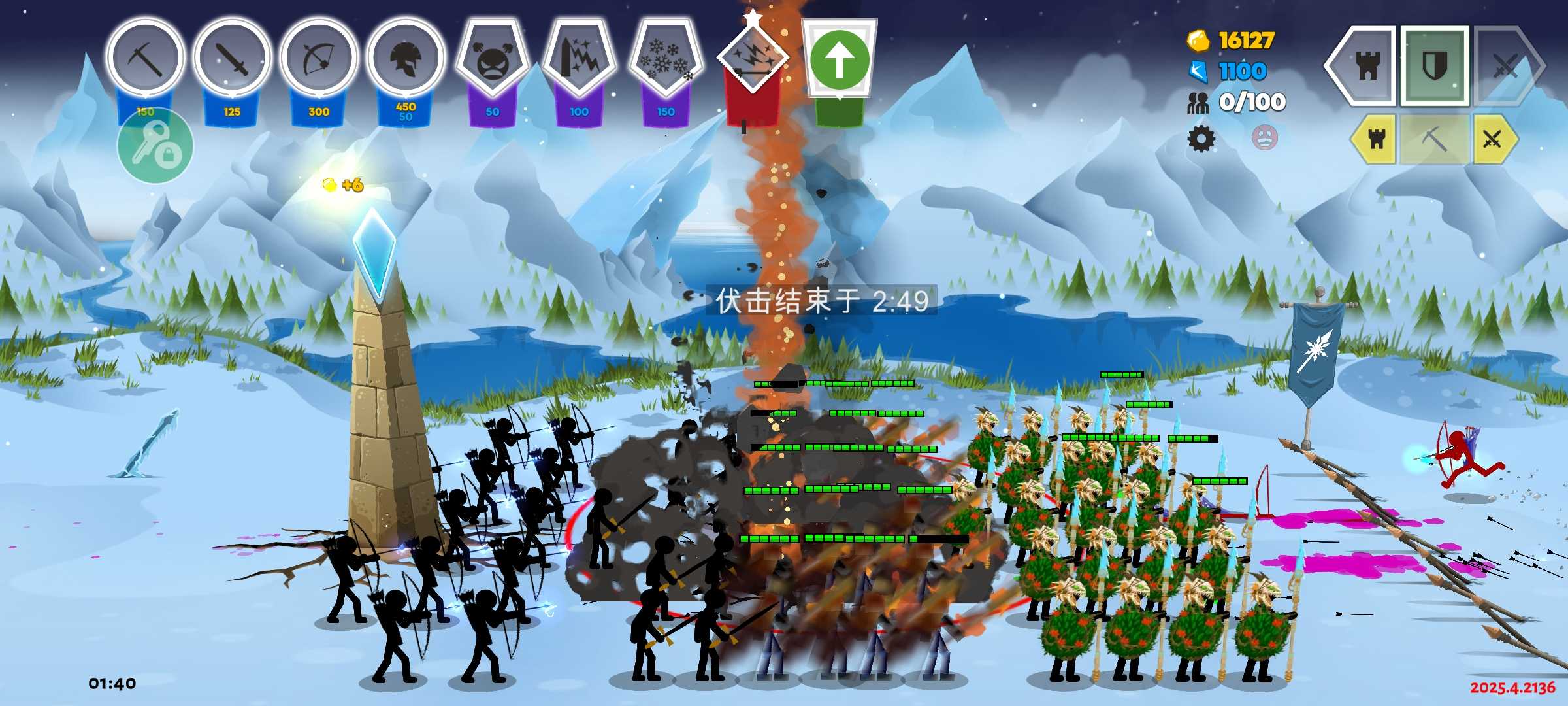Toggle the key and lock control button
The width and height of the screenshot is (1568, 706).
point(155,146)
